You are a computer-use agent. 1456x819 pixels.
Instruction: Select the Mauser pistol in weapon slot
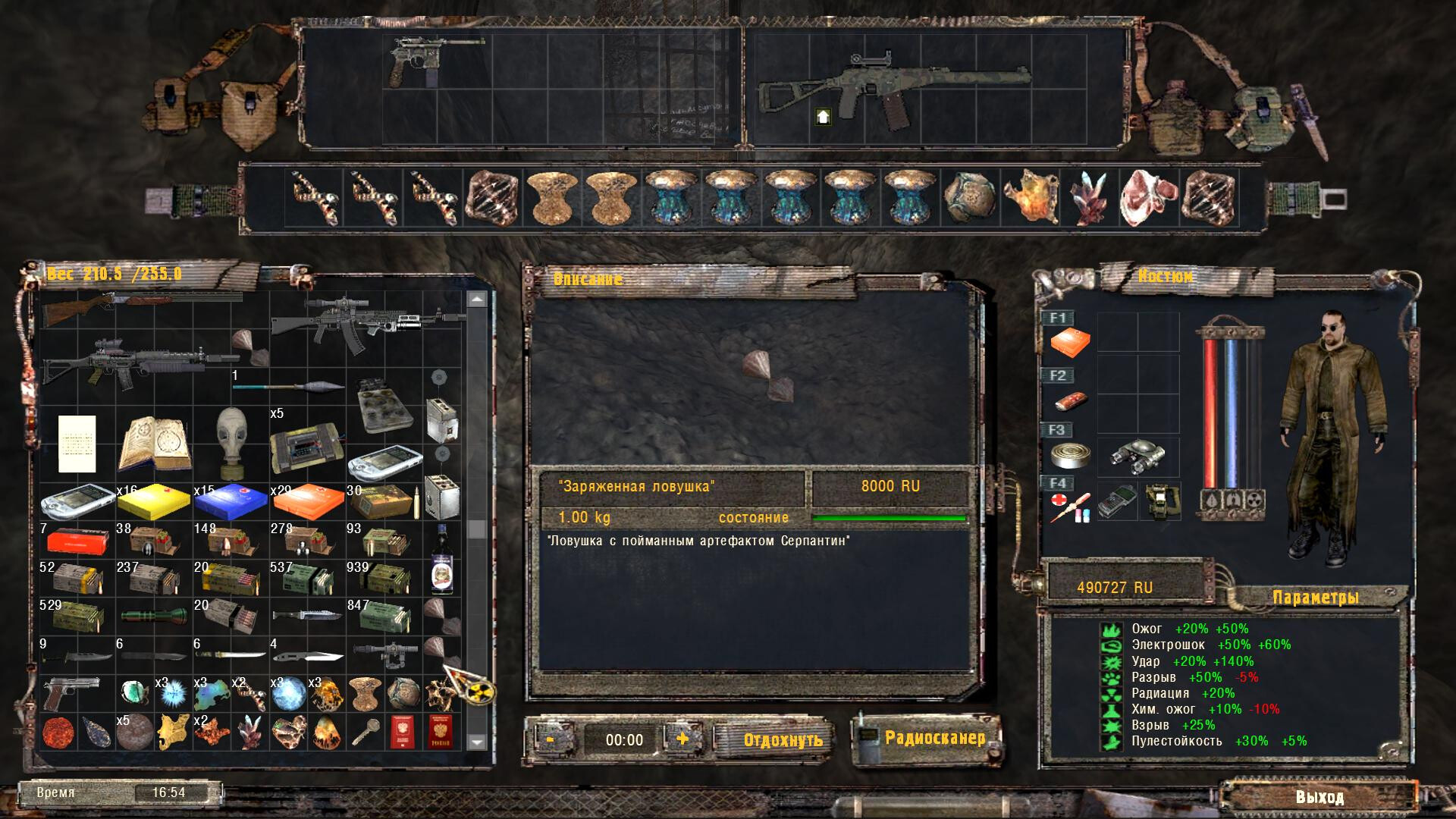coord(426,61)
